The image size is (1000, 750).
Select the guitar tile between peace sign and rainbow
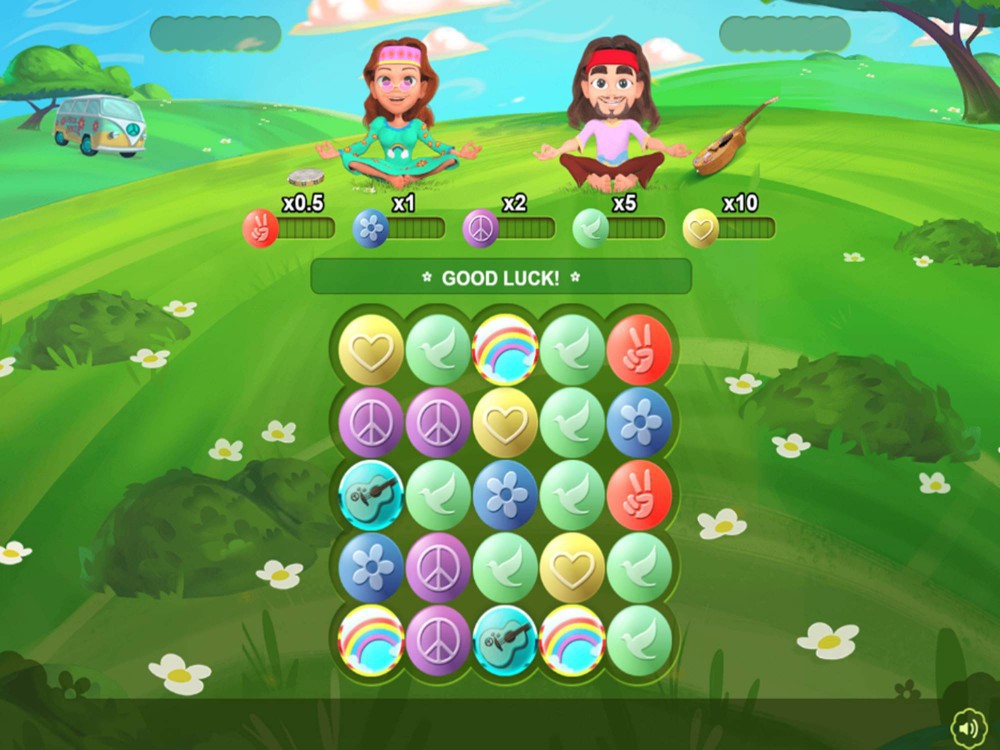505,640
